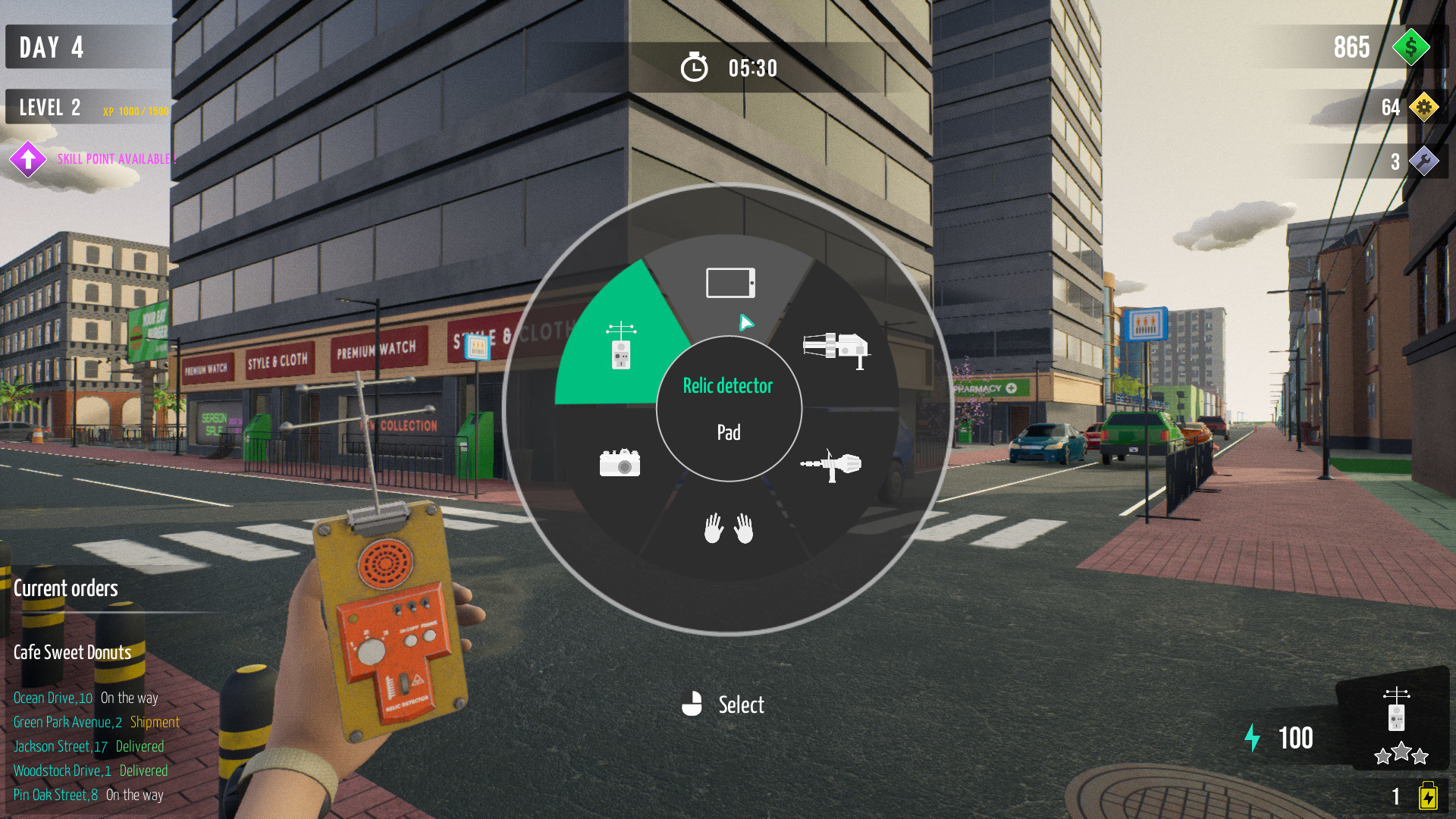Select the drill tool segment on the wheel
1456x819 pixels.
(830, 463)
